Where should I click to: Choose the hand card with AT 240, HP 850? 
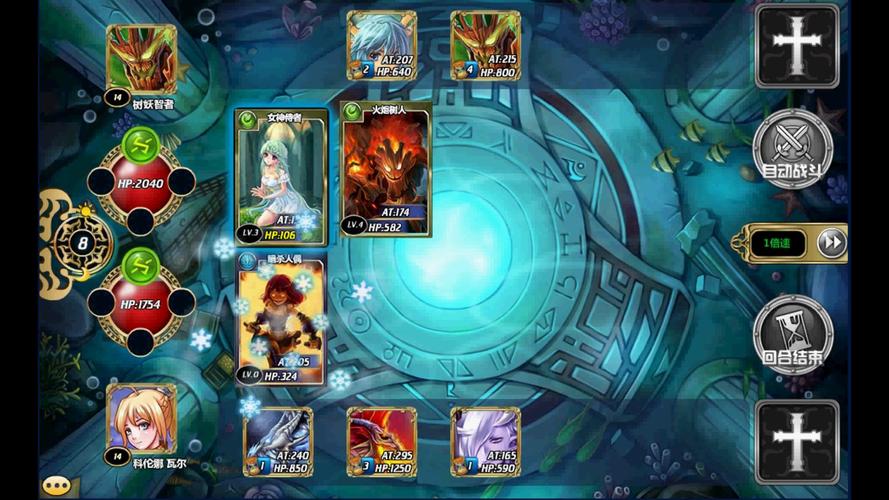[x=278, y=441]
